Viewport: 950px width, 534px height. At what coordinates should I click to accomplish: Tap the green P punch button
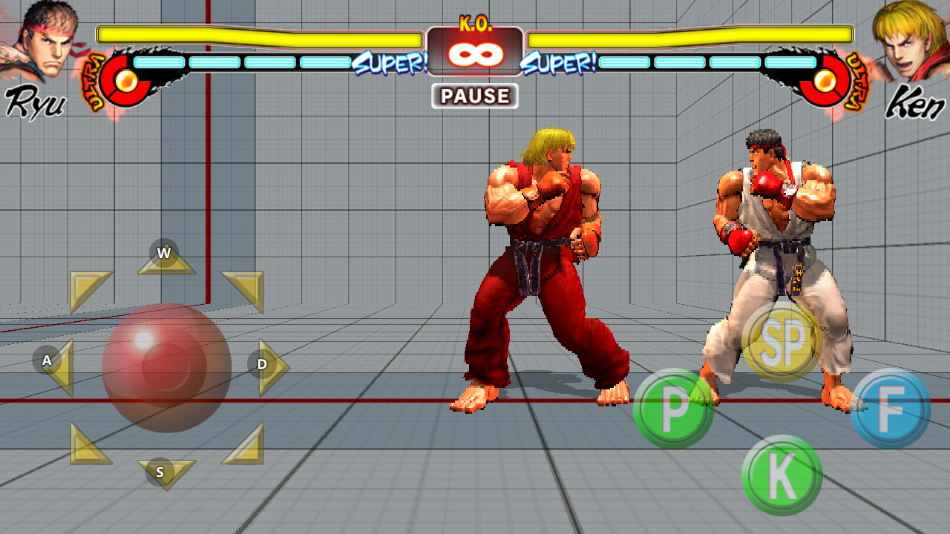click(674, 408)
